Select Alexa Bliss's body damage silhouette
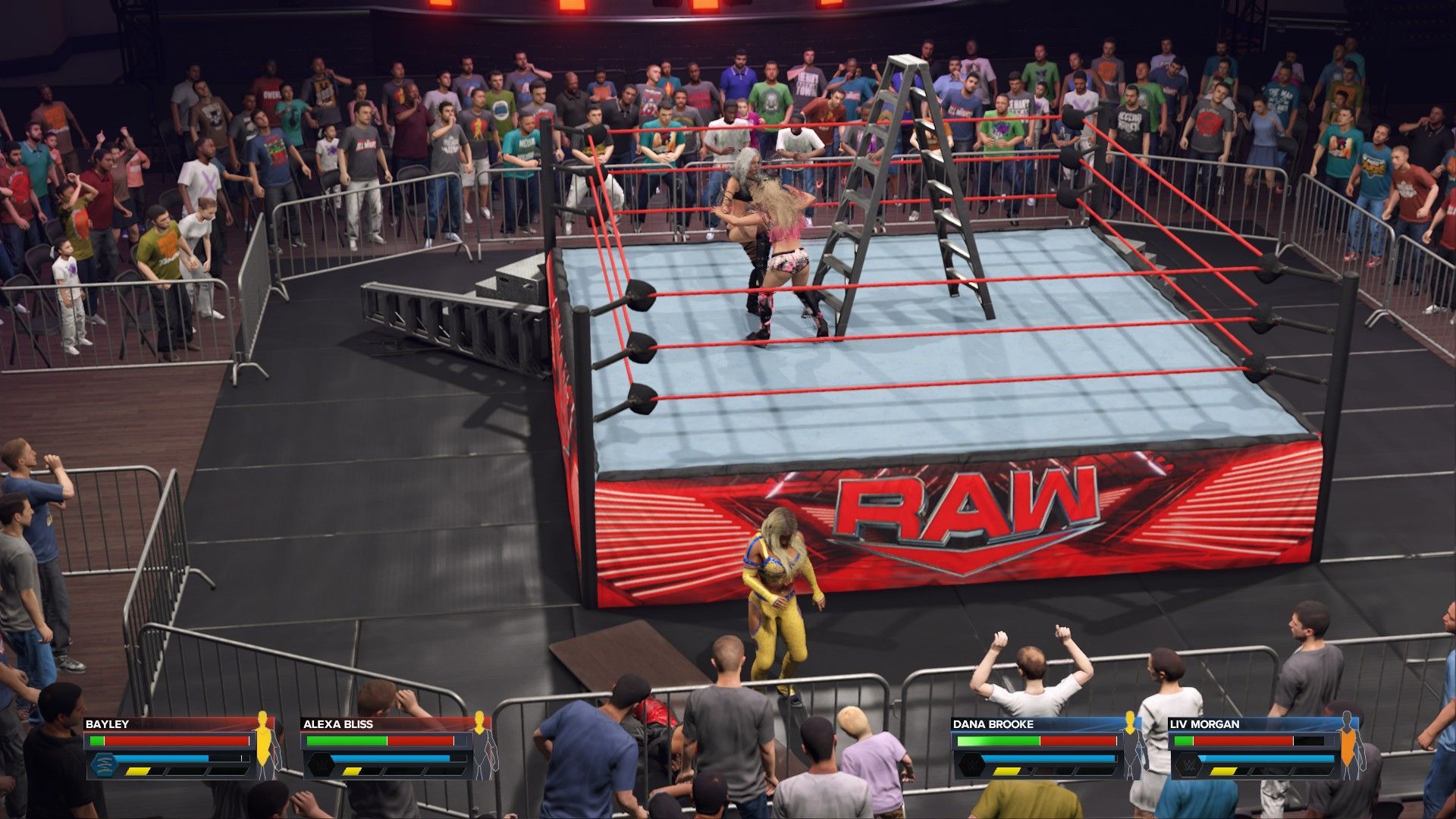 tap(481, 747)
